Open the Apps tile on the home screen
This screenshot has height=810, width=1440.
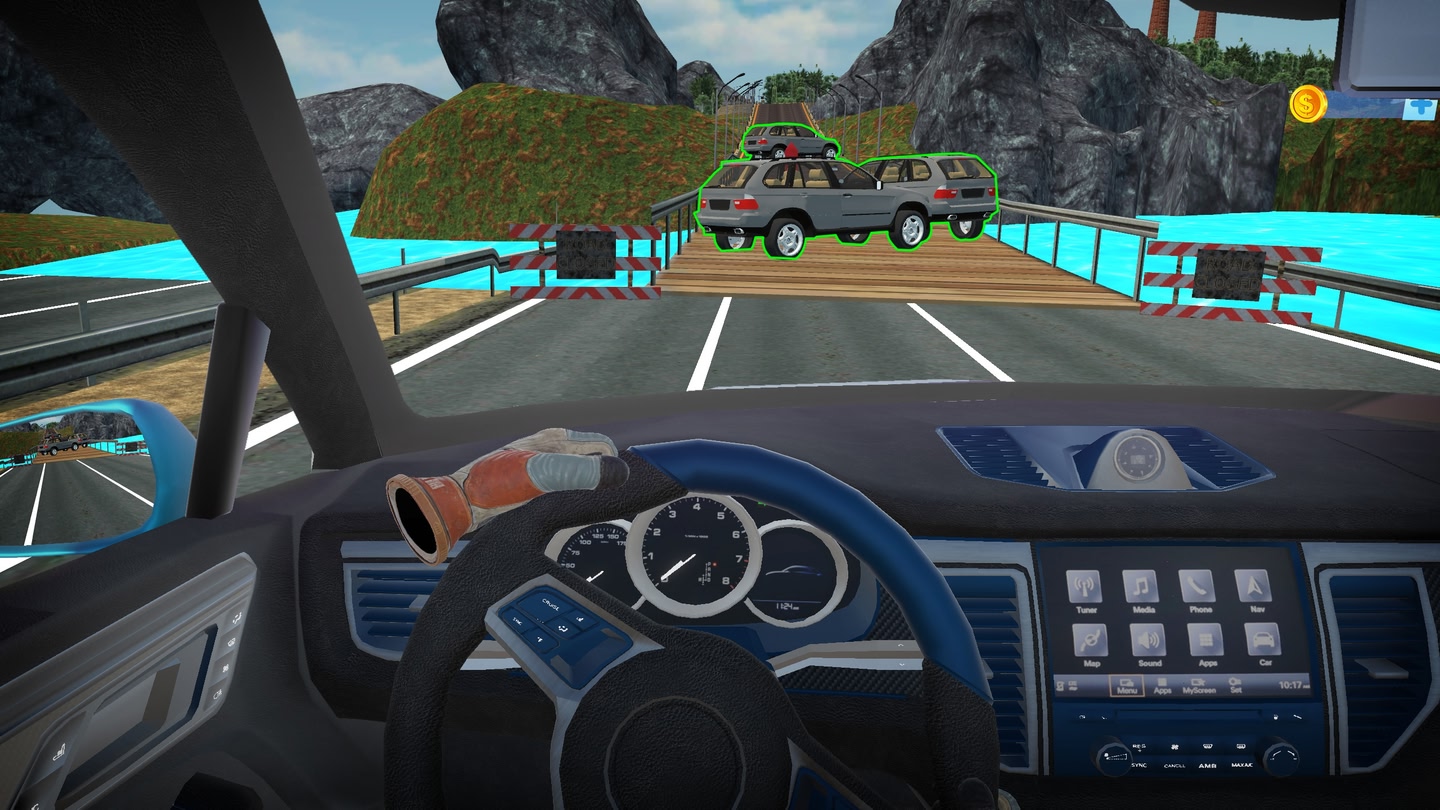tap(1208, 640)
